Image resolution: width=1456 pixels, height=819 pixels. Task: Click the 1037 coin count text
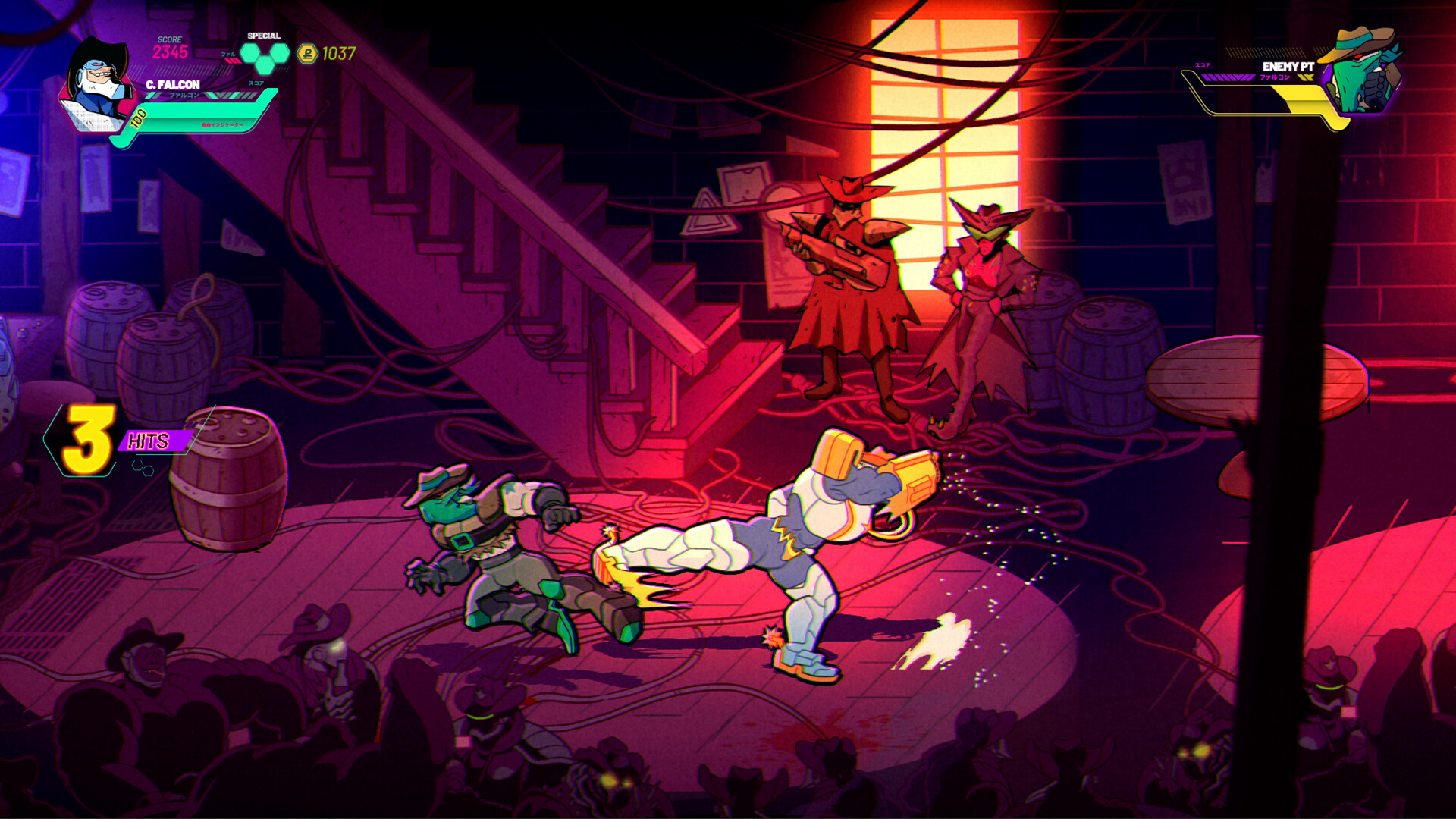[x=340, y=52]
